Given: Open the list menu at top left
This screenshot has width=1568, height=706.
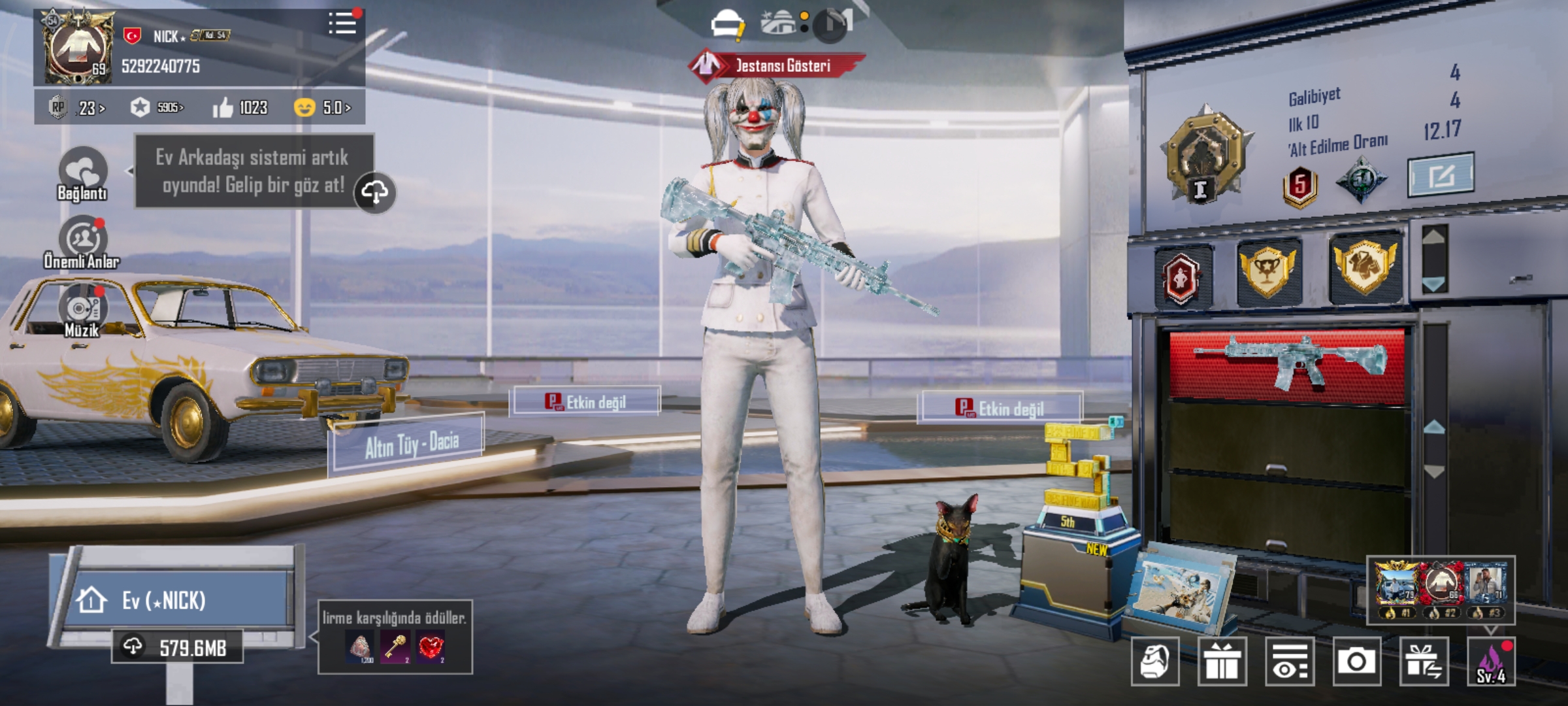Looking at the screenshot, I should click(x=342, y=24).
